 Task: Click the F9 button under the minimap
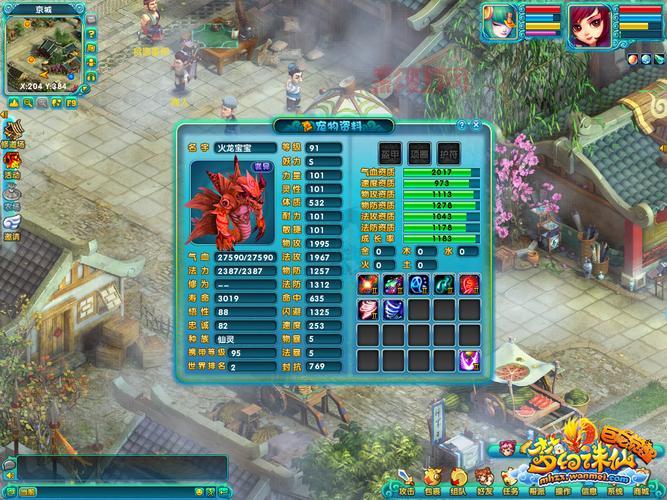click(72, 102)
